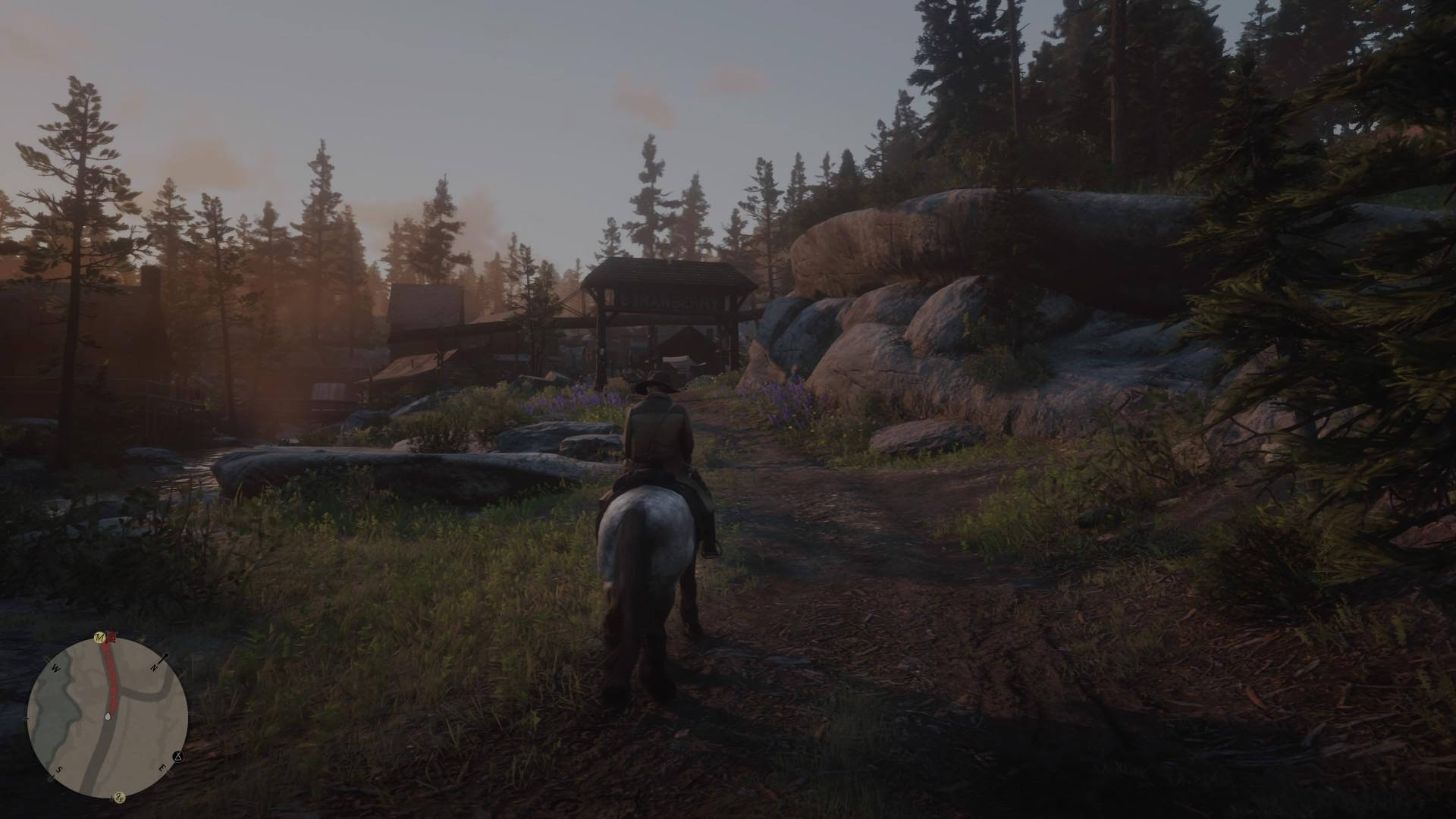The width and height of the screenshot is (1456, 819).
Task: Click the red waypoint marker on minimap
Action: point(112,637)
